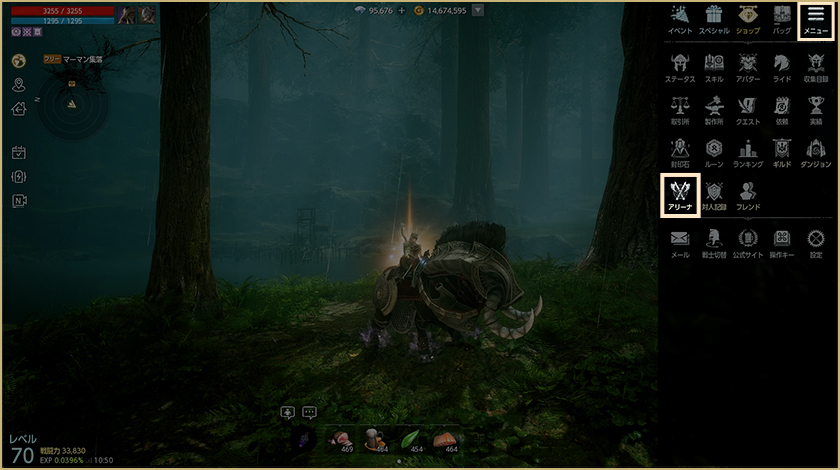Check the メール (Mail) inbox

coord(680,242)
